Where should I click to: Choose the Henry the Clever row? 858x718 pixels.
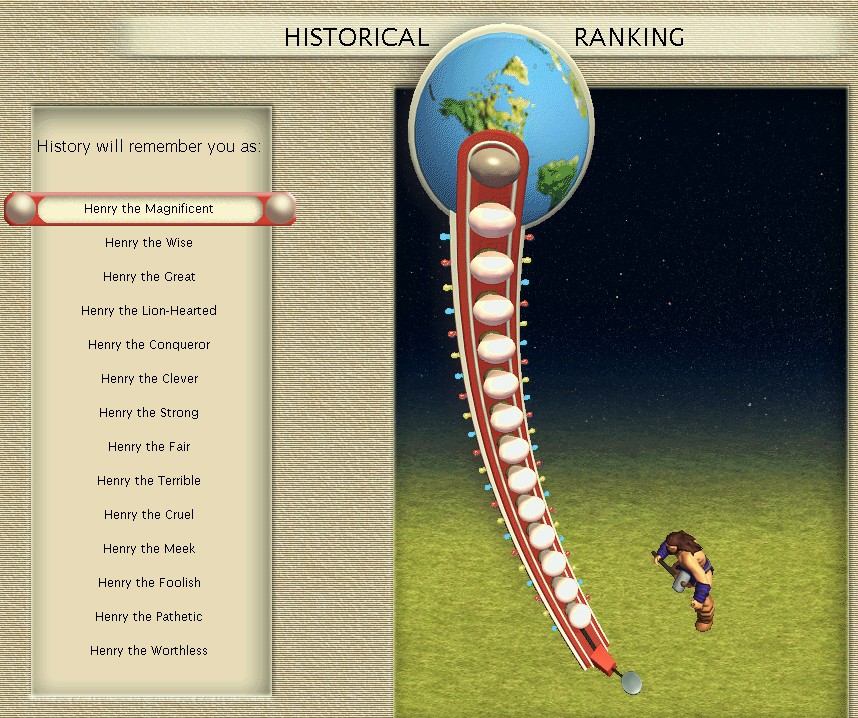(x=149, y=379)
